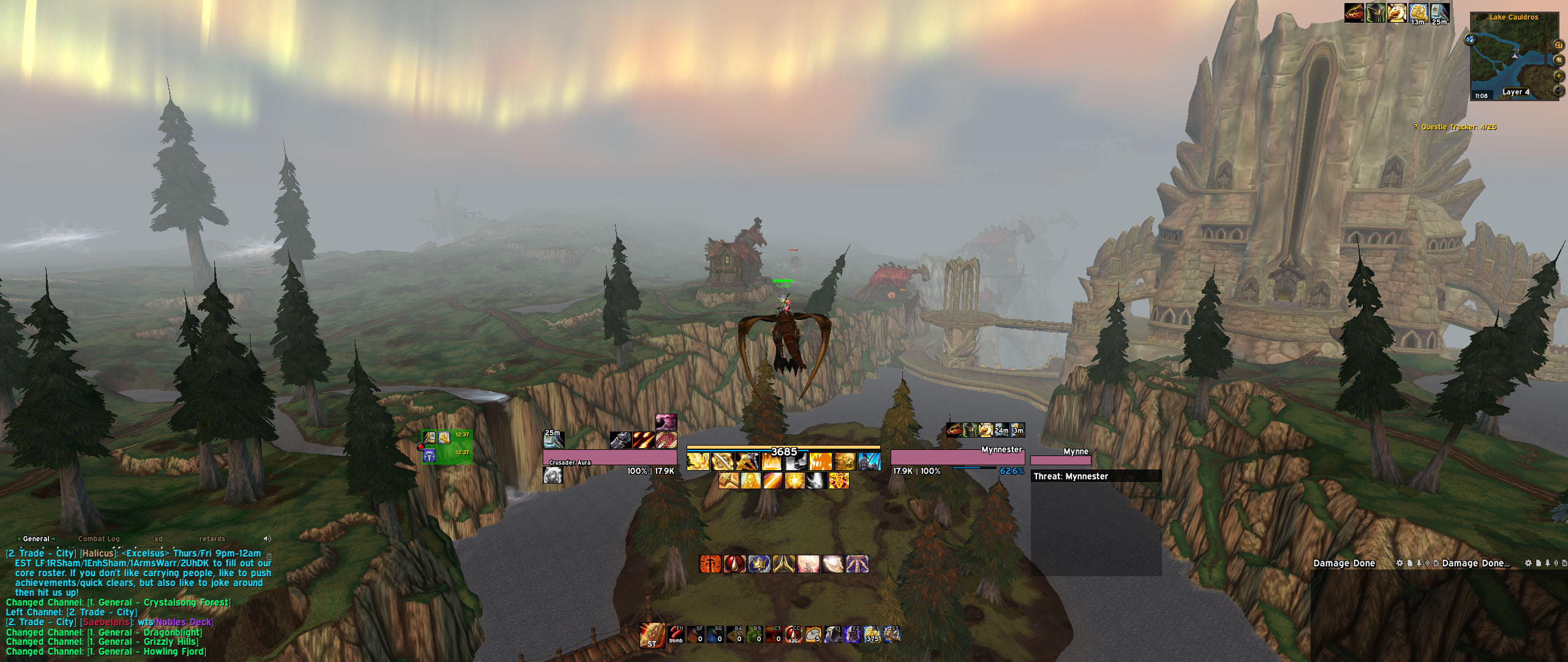Click the Nobles Deck item link in chat
The height and width of the screenshot is (662, 1568).
tap(184, 622)
